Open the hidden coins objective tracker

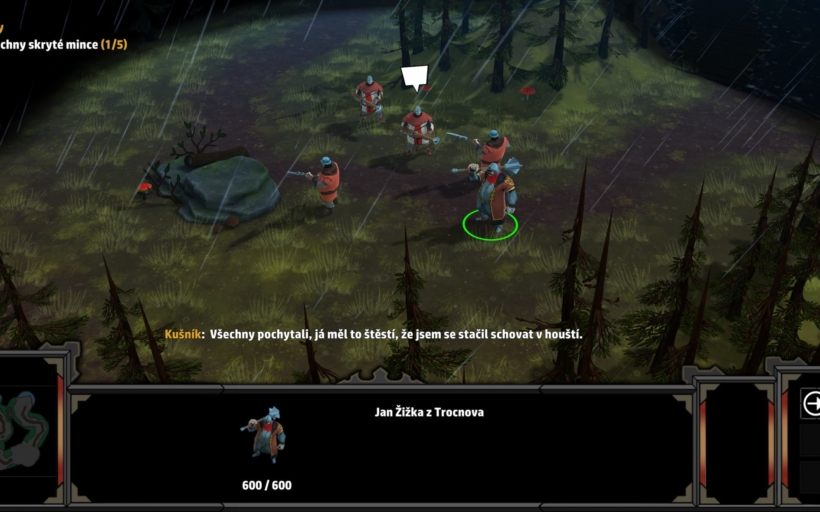62,44
